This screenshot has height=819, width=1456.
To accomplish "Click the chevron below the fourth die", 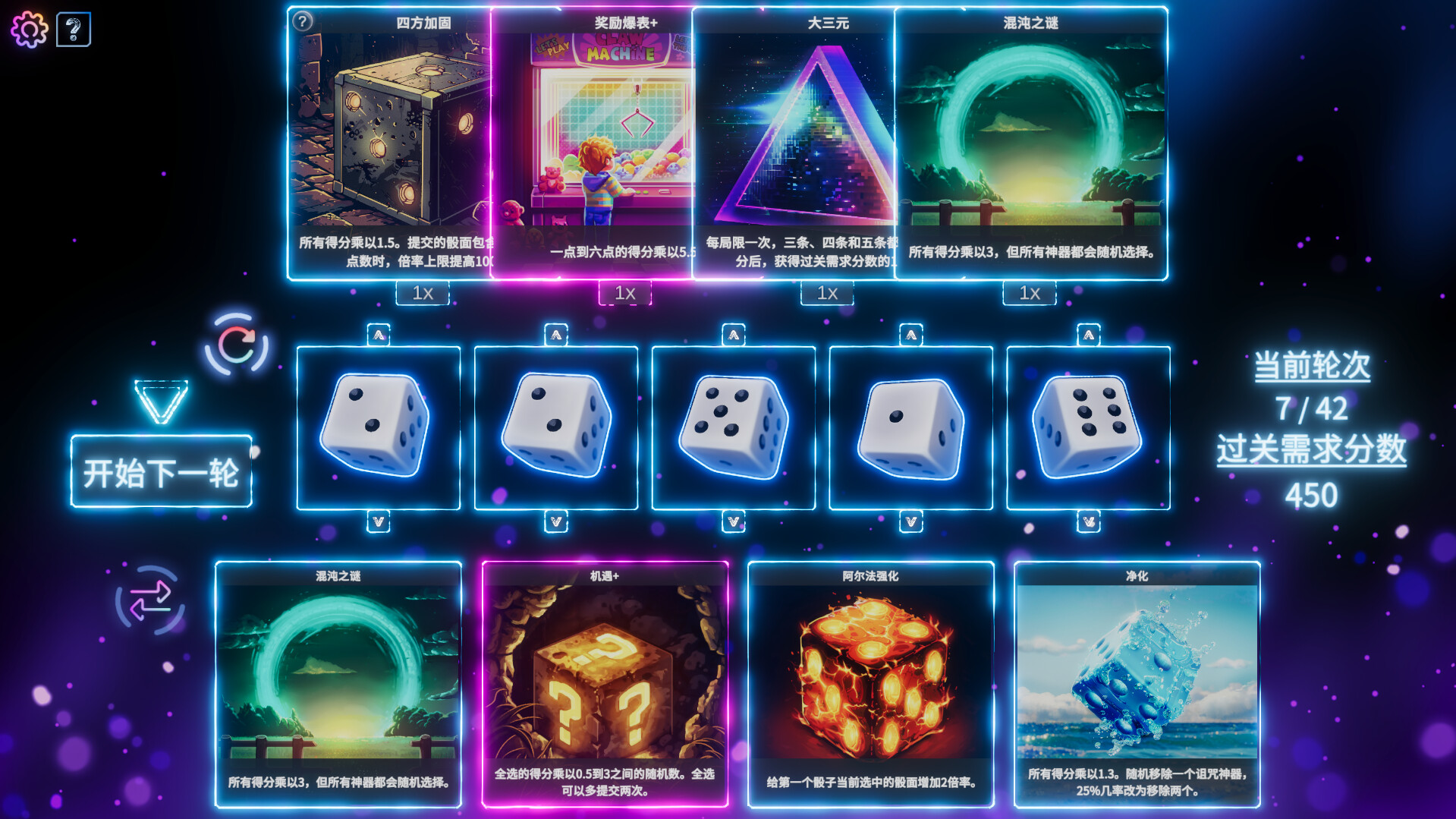I will [910, 521].
